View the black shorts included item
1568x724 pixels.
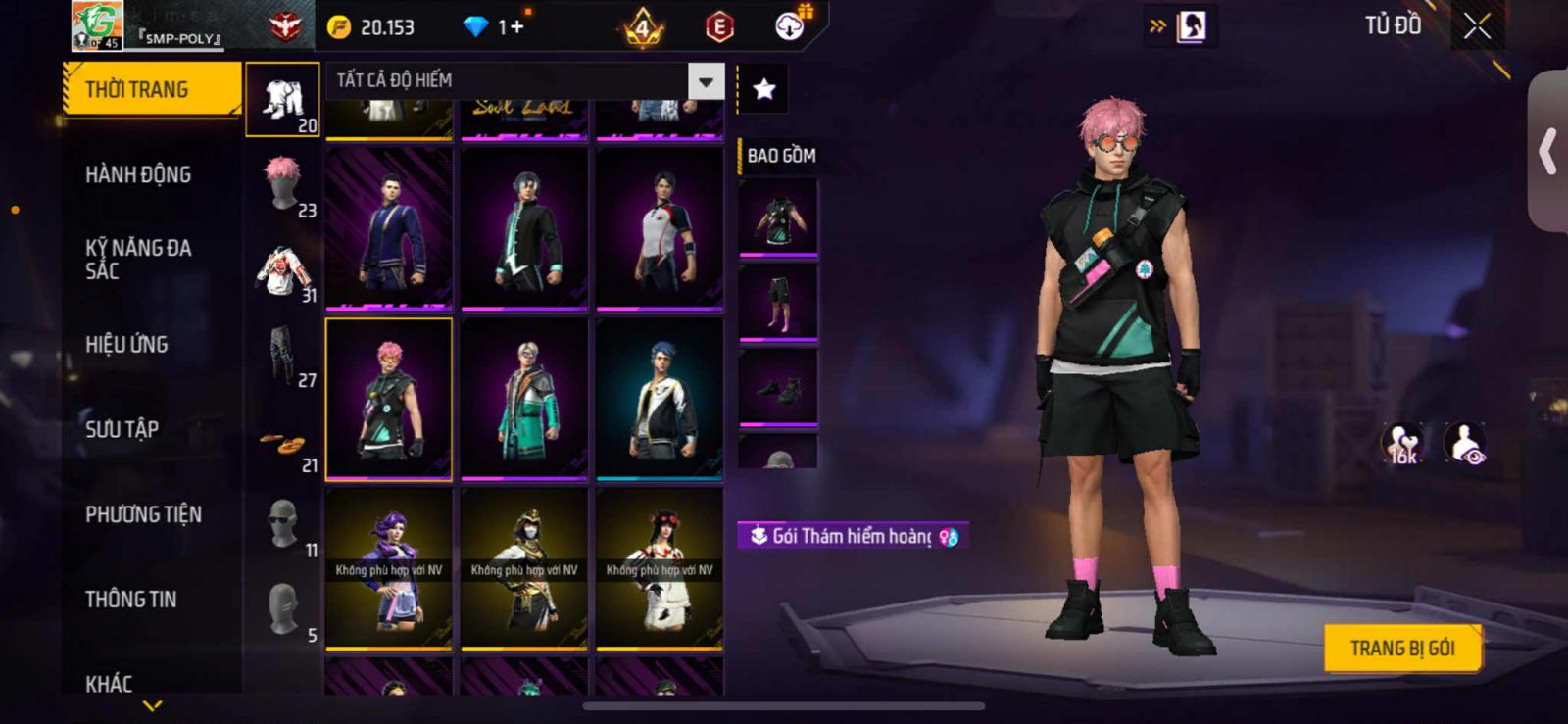(x=778, y=302)
